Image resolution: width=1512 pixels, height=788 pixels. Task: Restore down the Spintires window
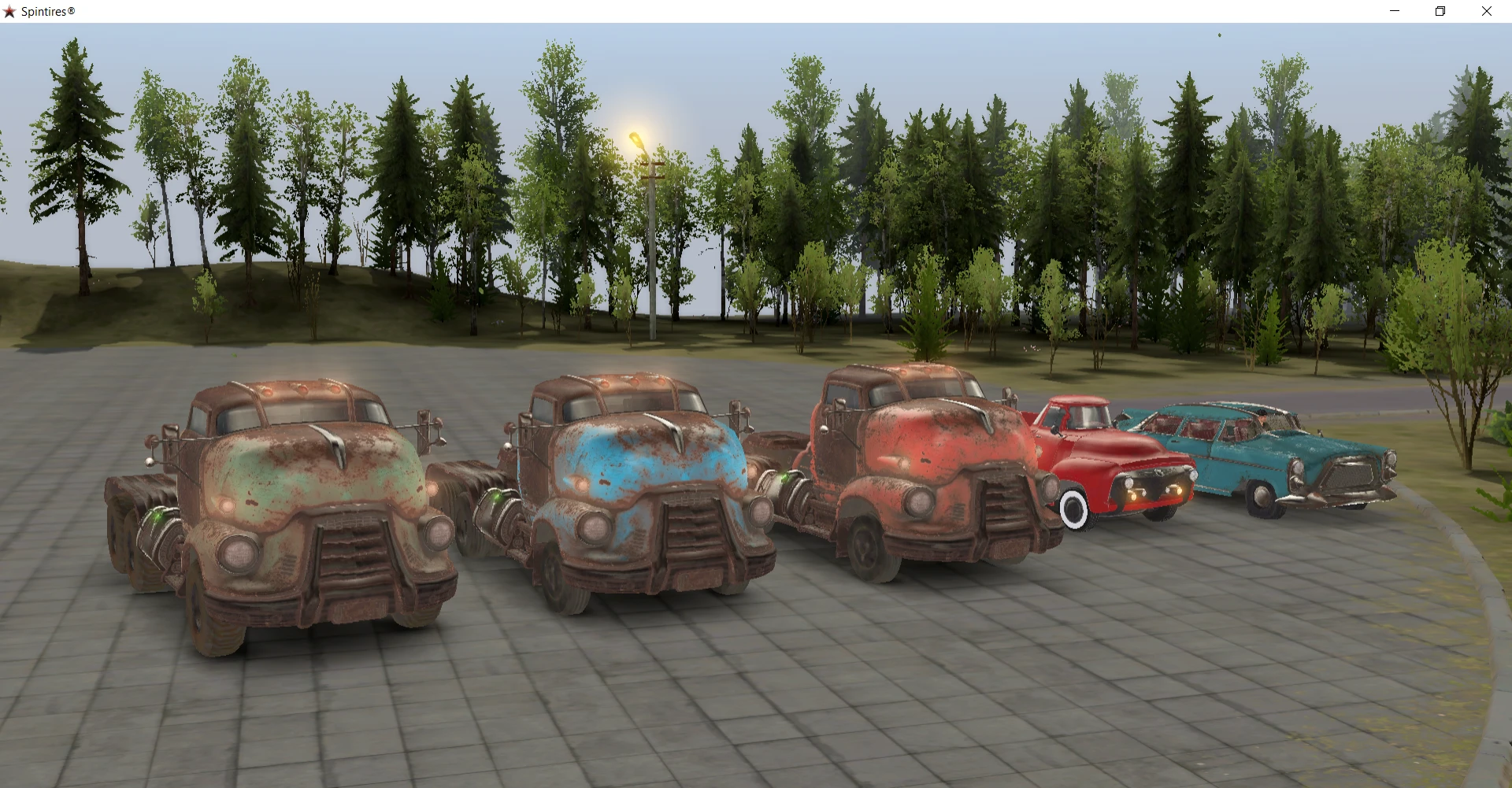(x=1440, y=11)
